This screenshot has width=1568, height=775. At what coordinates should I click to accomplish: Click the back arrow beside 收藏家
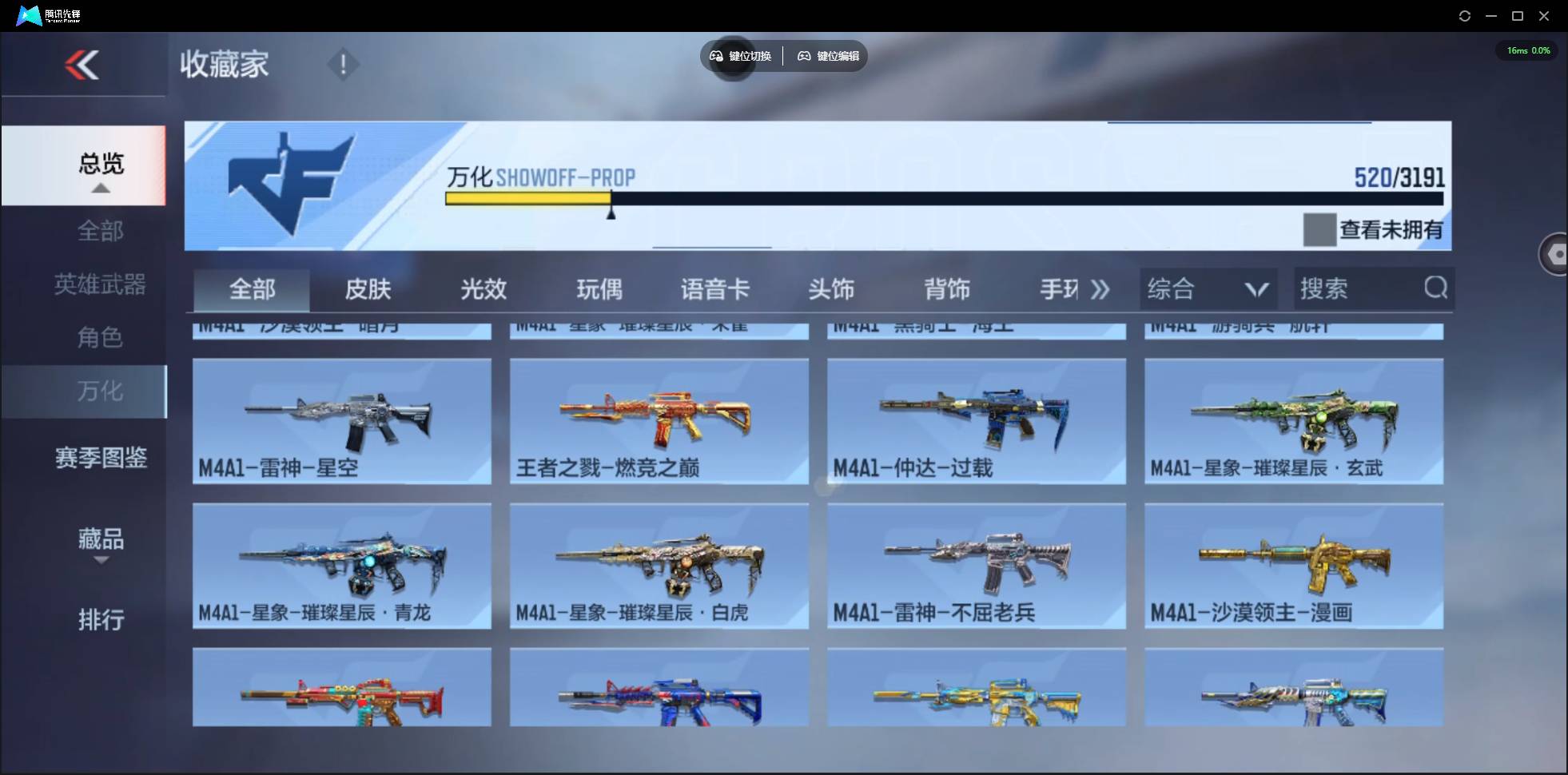tap(84, 66)
